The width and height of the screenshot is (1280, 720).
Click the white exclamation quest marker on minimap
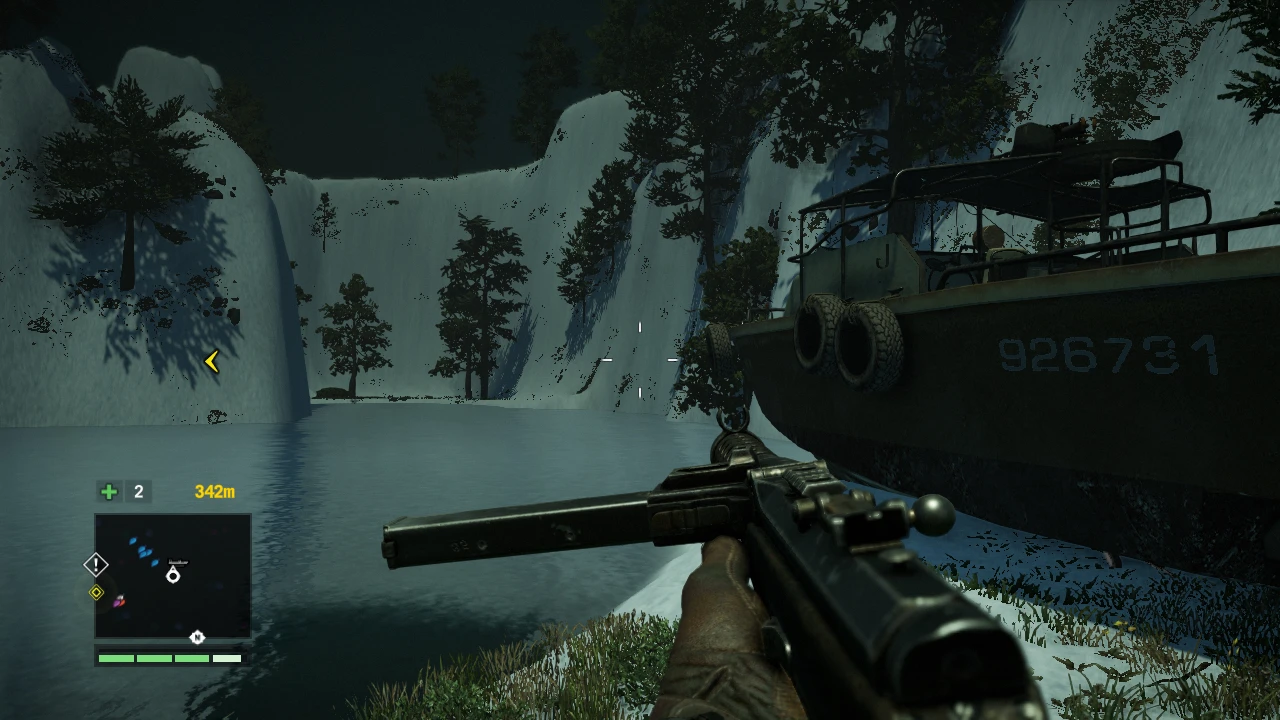[x=96, y=564]
